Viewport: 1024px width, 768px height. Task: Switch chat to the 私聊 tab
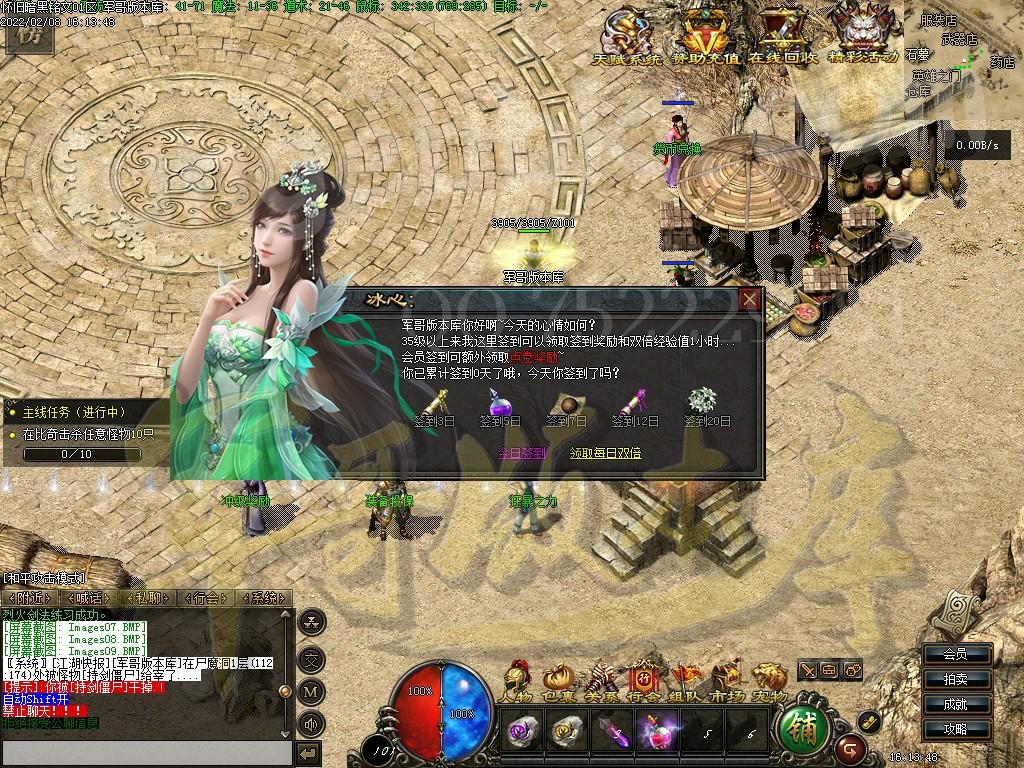point(148,598)
